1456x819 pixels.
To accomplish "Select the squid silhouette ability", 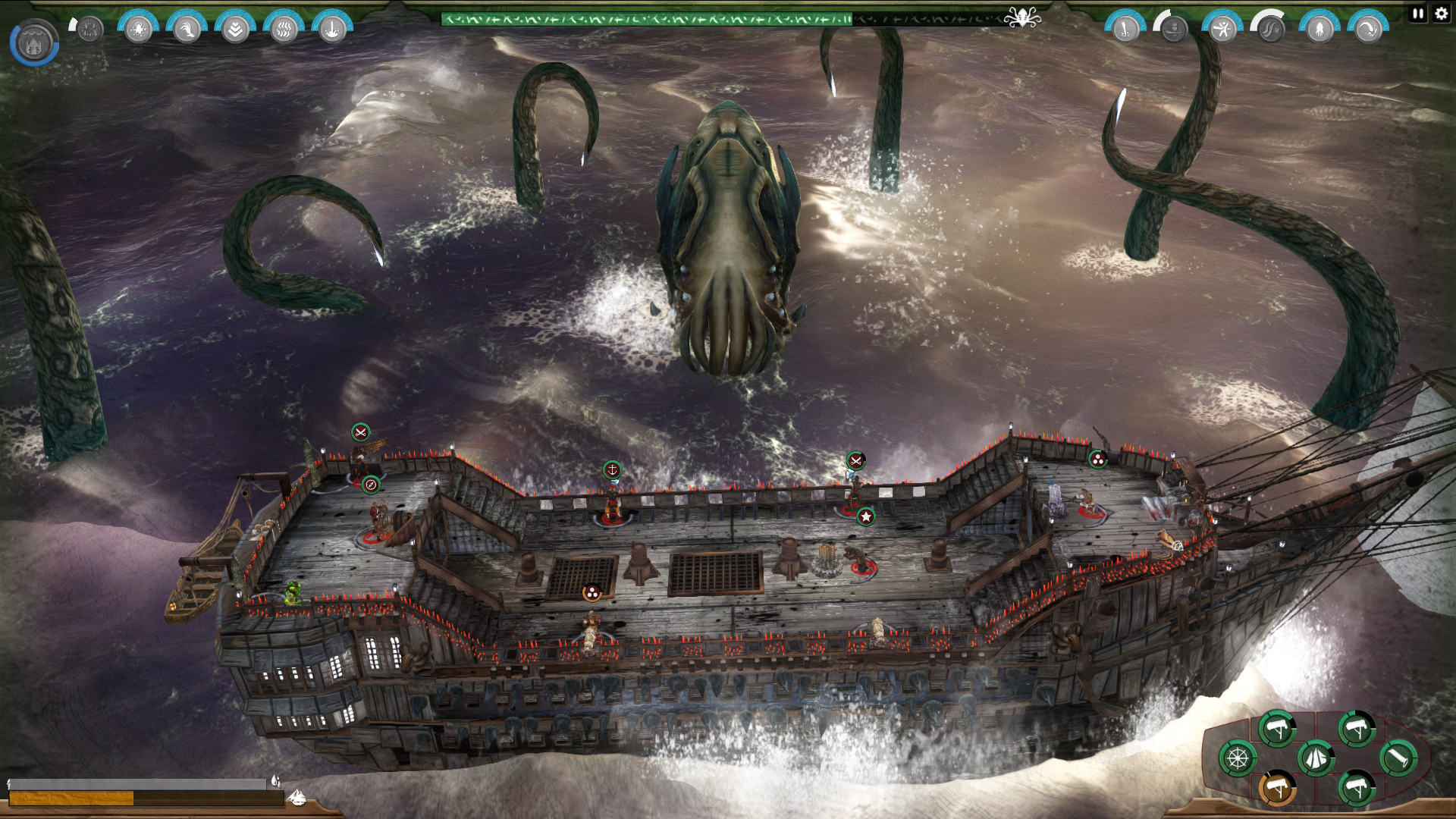I will point(1319,30).
